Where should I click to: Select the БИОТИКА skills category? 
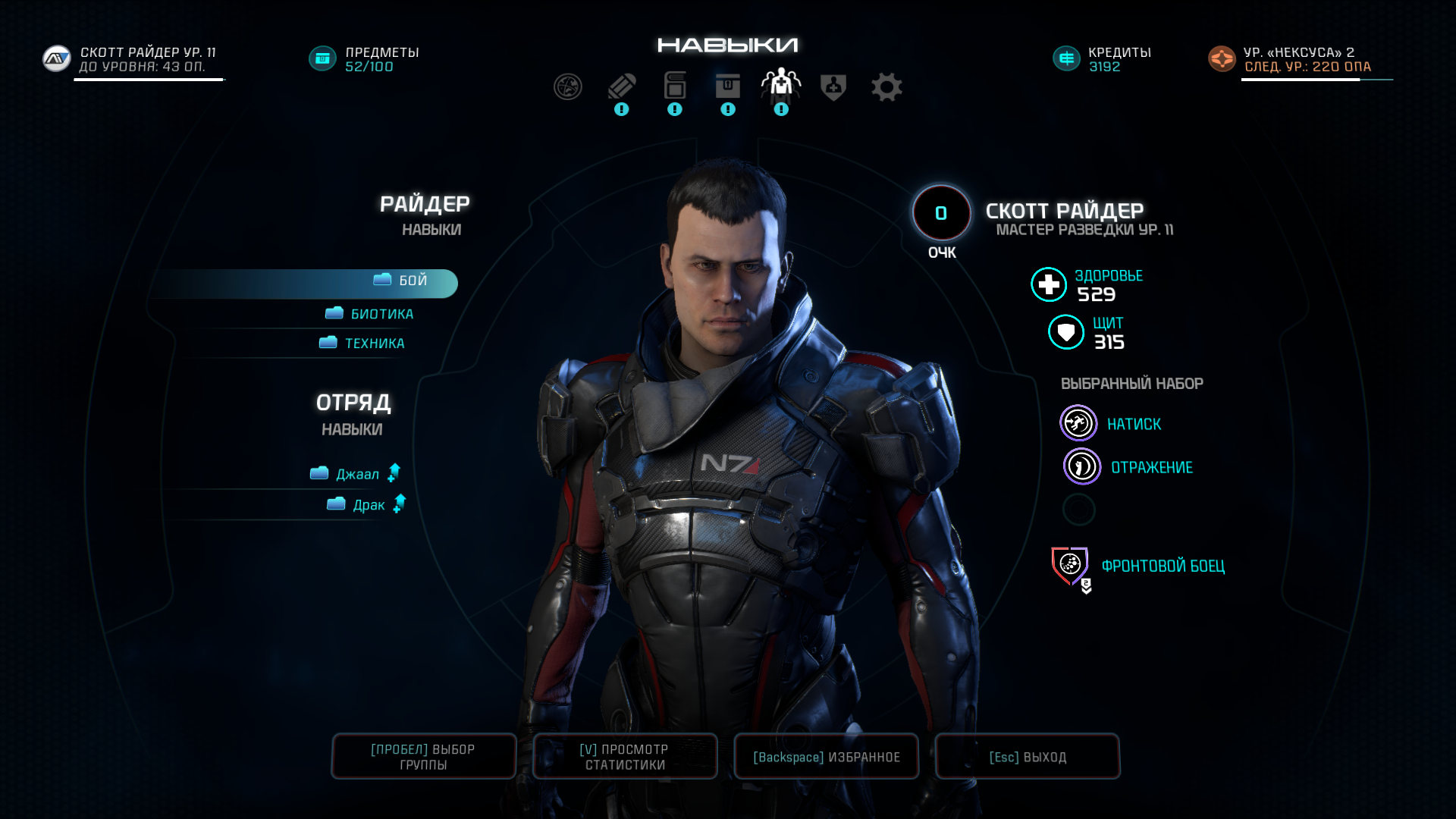(x=372, y=314)
